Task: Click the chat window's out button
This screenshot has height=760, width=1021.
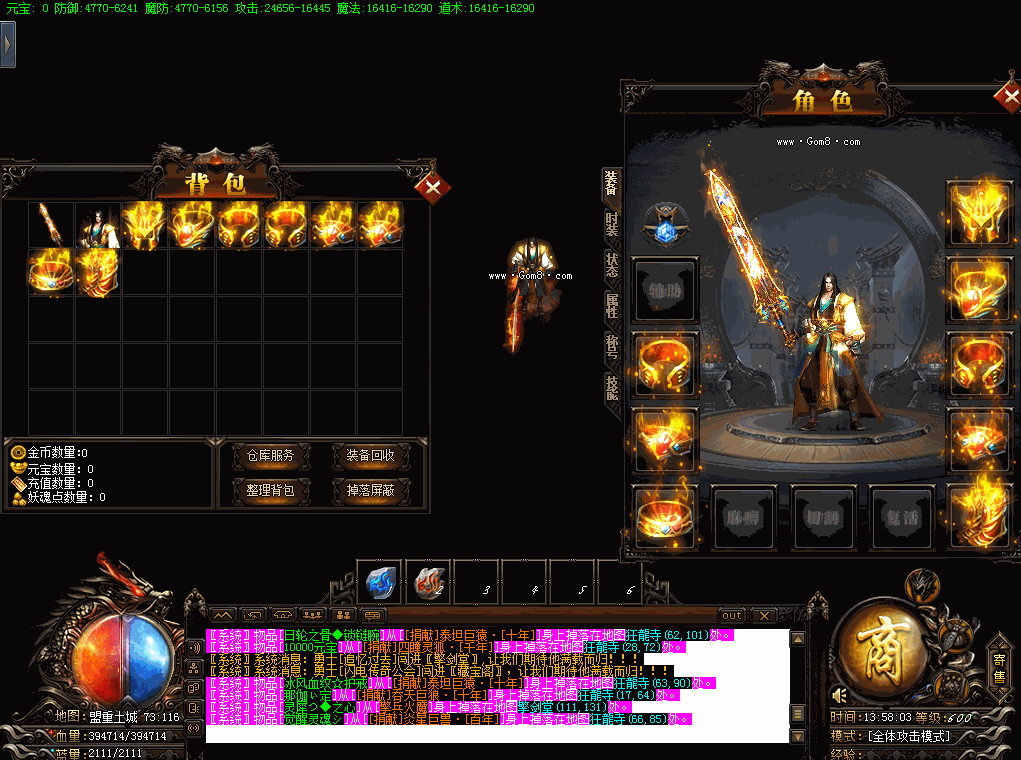Action: coord(732,615)
